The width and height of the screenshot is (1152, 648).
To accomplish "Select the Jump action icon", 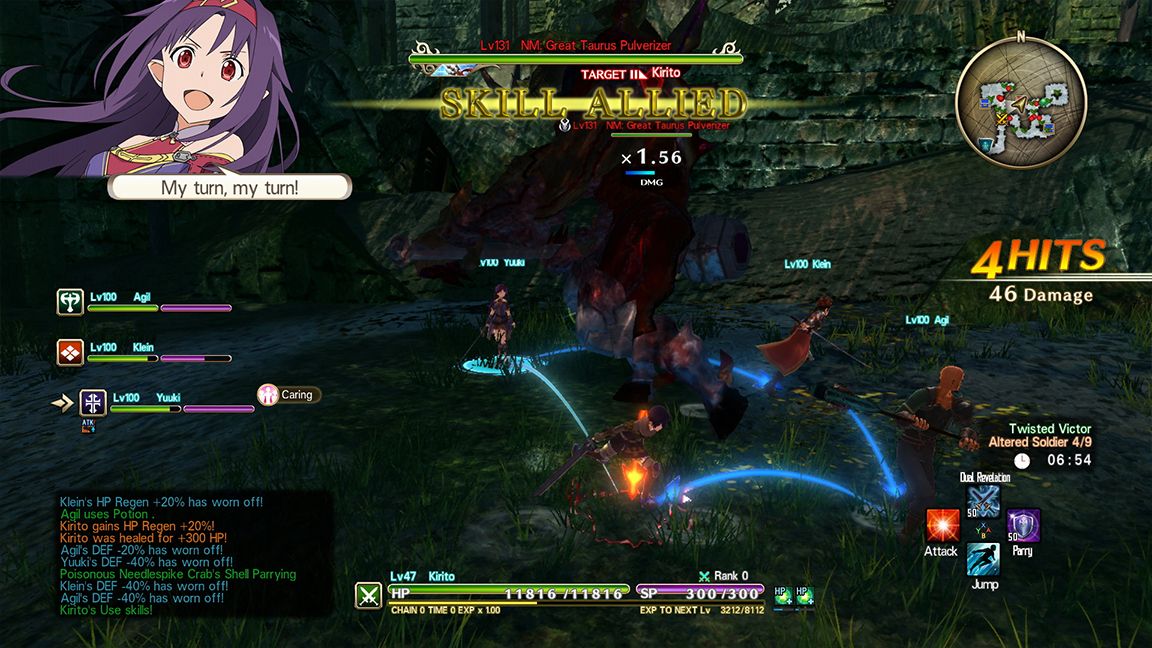I will [983, 559].
